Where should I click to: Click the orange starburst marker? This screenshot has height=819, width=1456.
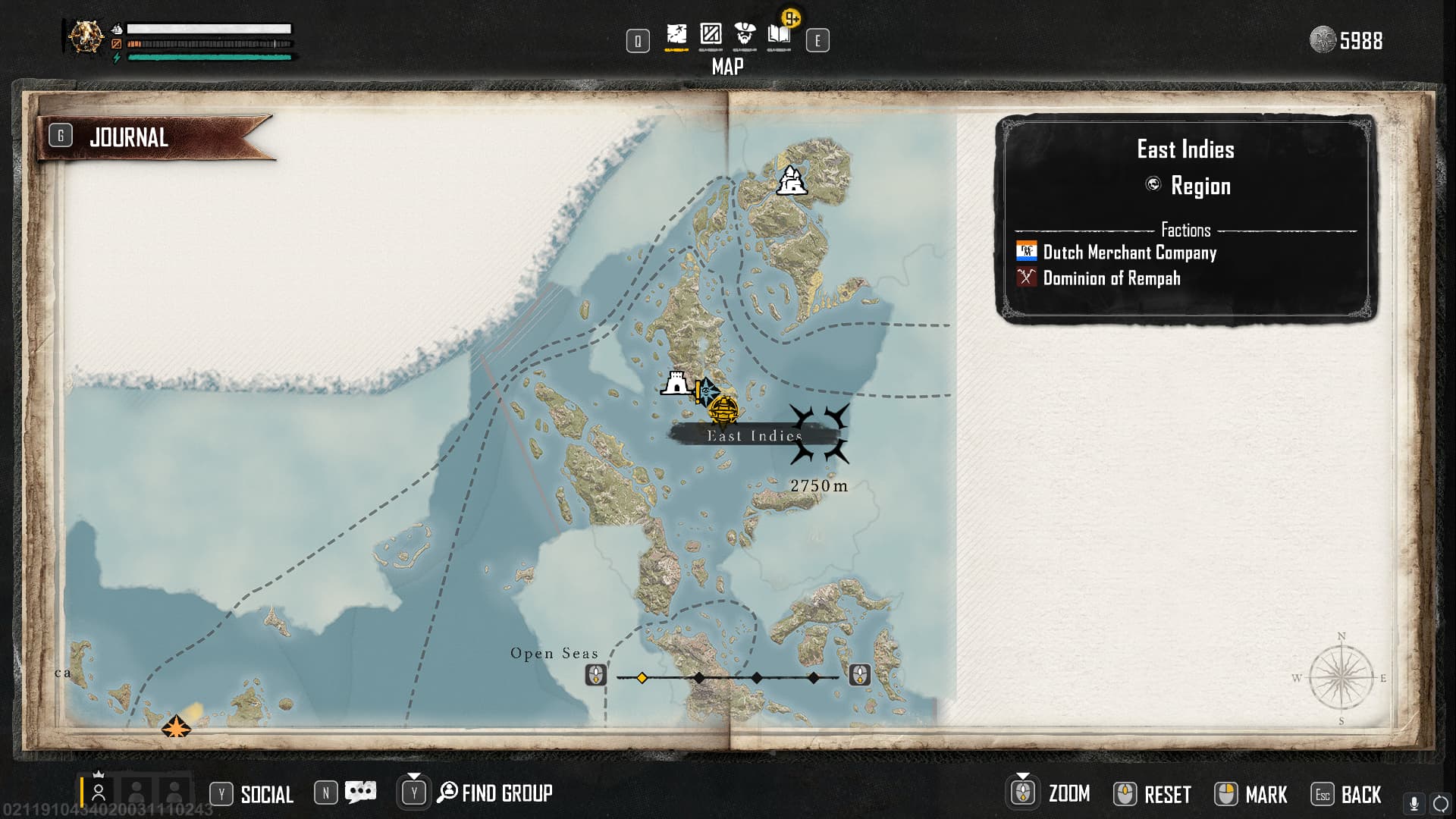click(x=176, y=727)
